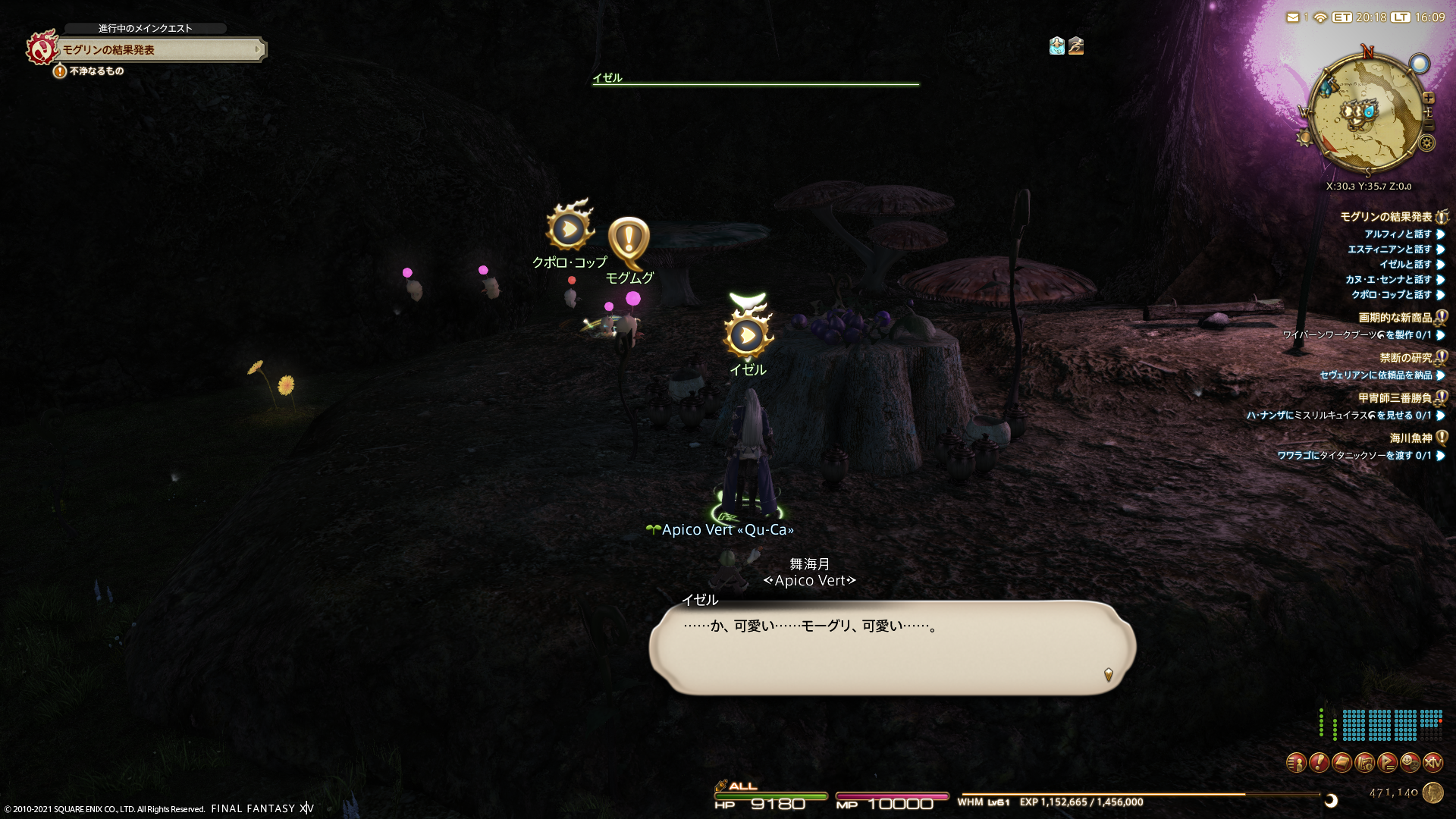This screenshot has width=1456, height=819.
Task: Select quest objective クポロ・コップと話す
Action: (1391, 295)
